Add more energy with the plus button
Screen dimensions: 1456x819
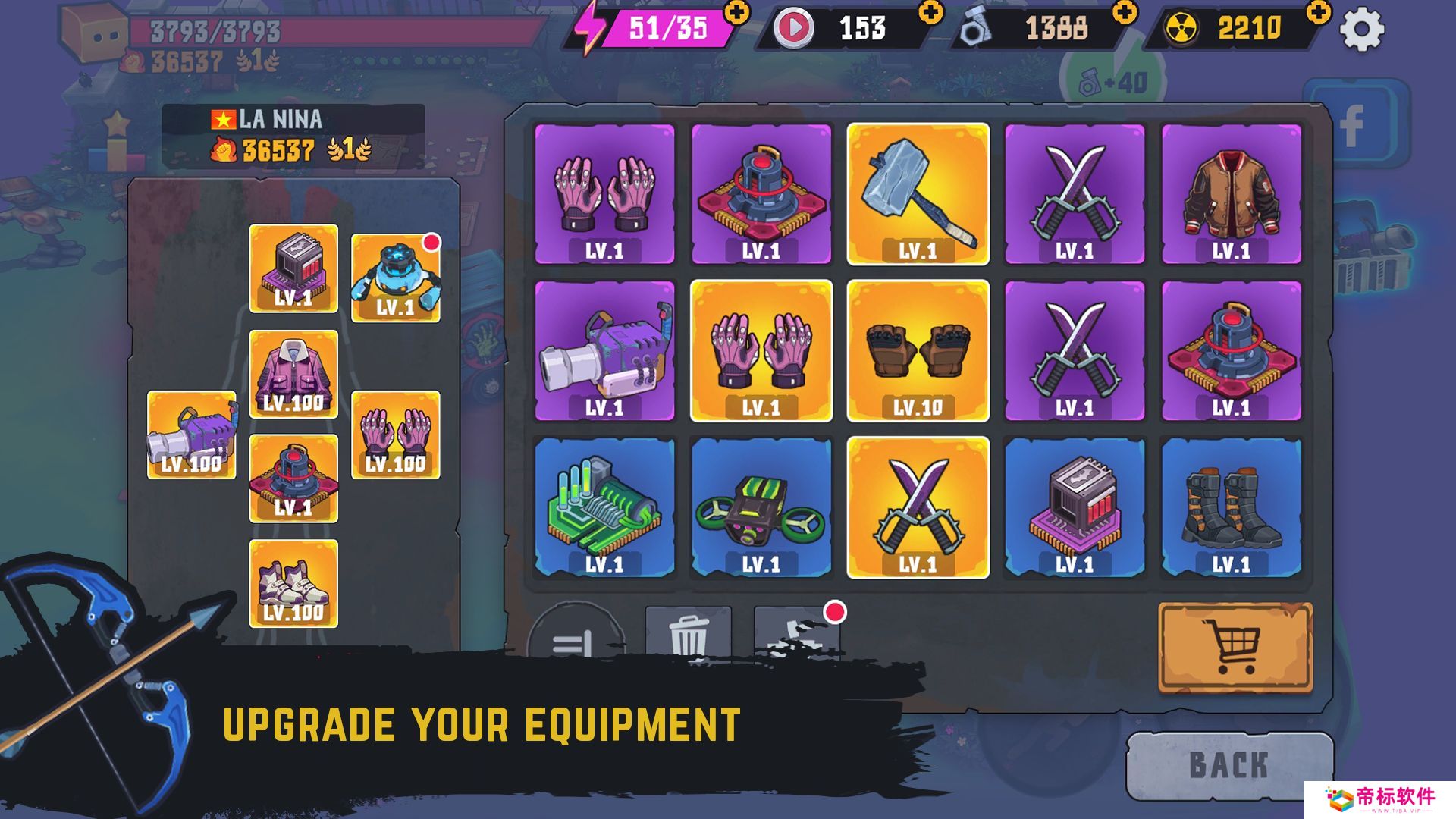pos(736,13)
